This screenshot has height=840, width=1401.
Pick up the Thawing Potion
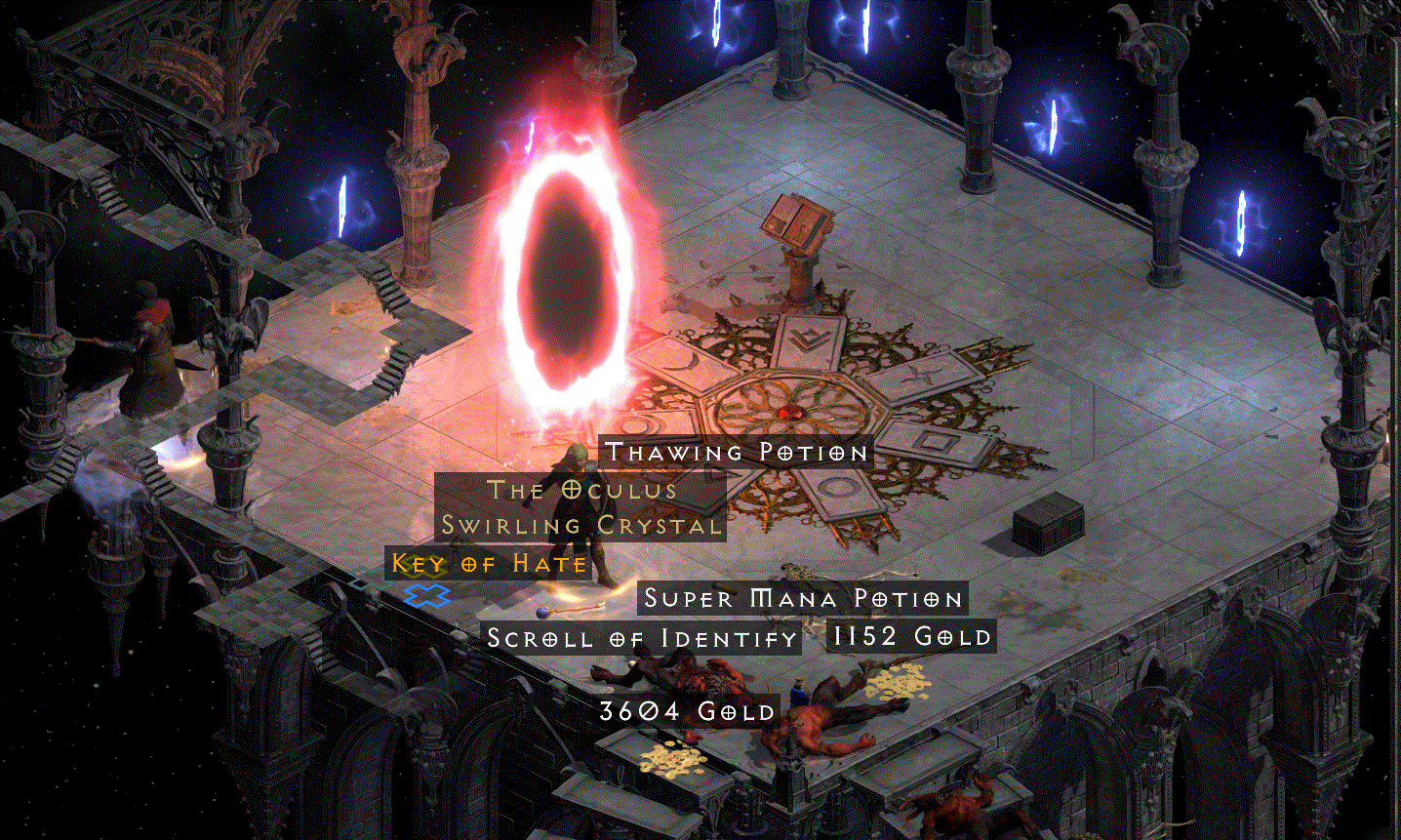click(x=736, y=452)
